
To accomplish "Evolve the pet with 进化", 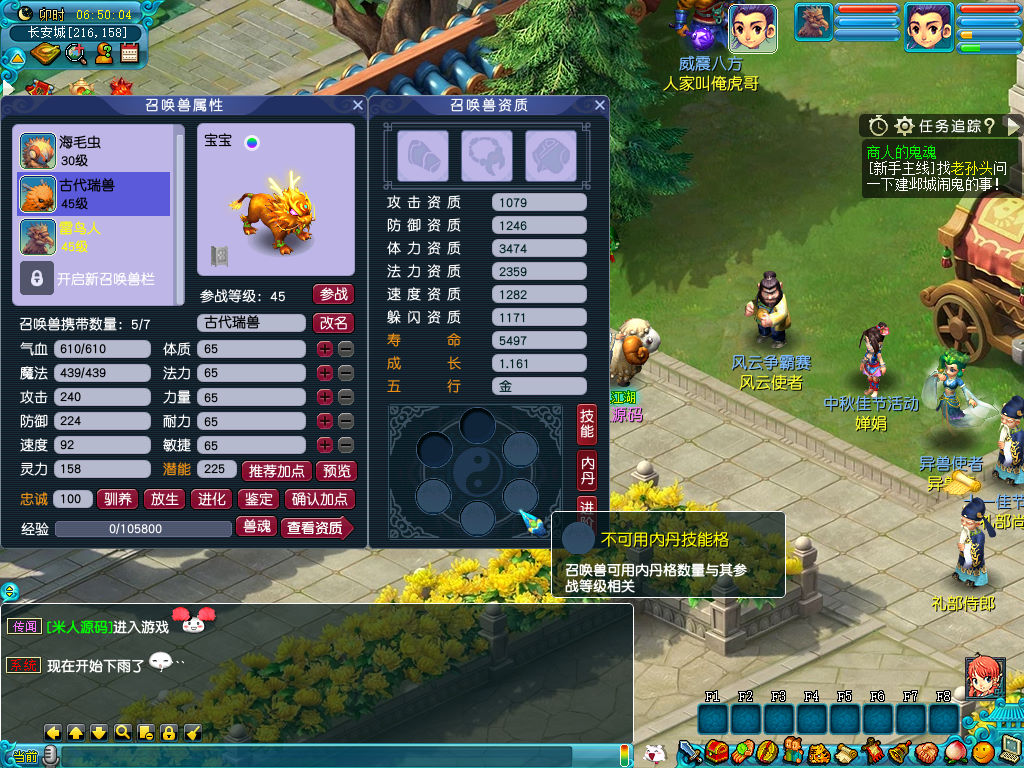I will [x=211, y=499].
